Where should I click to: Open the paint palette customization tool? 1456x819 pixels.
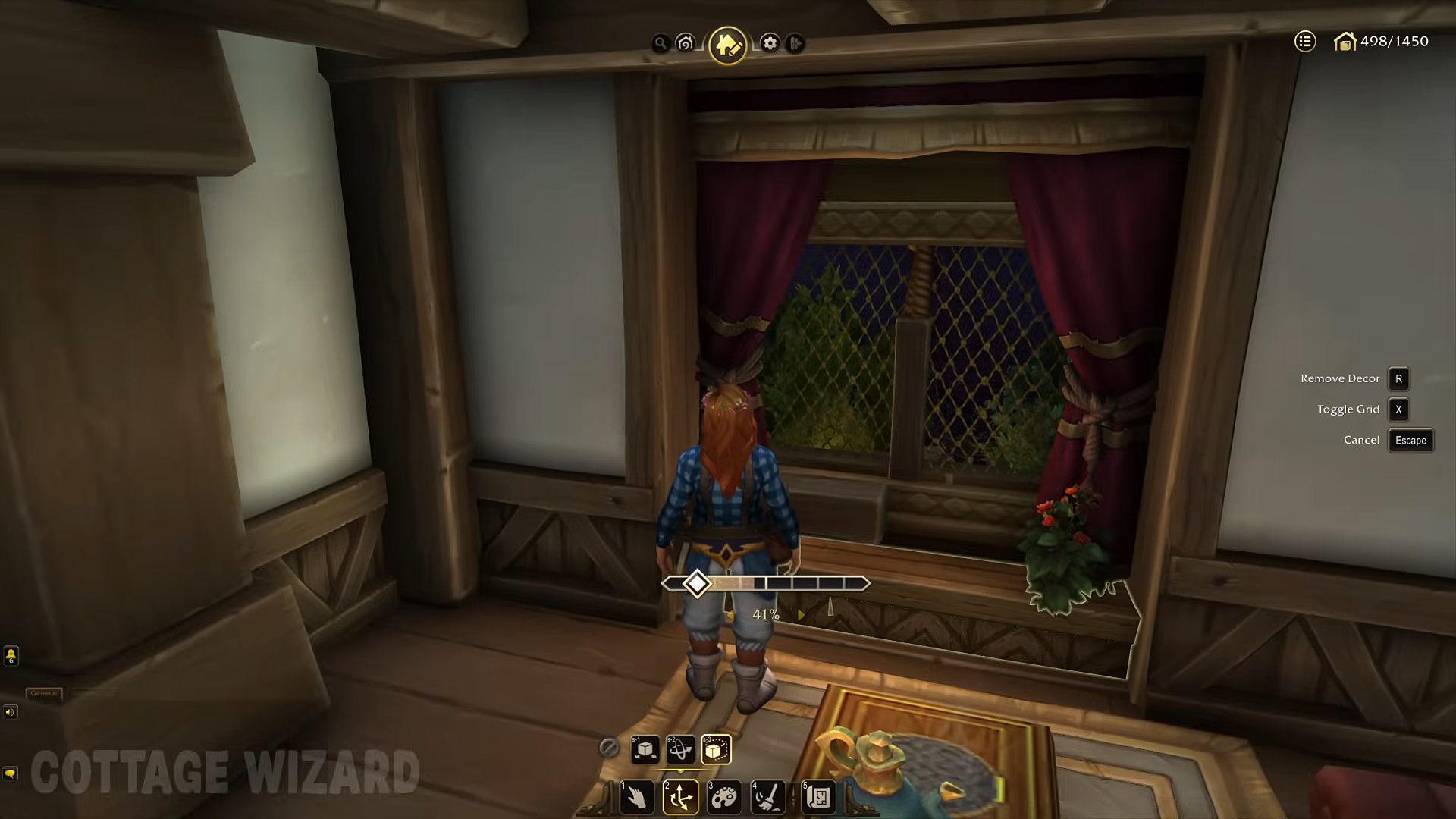pos(724,798)
